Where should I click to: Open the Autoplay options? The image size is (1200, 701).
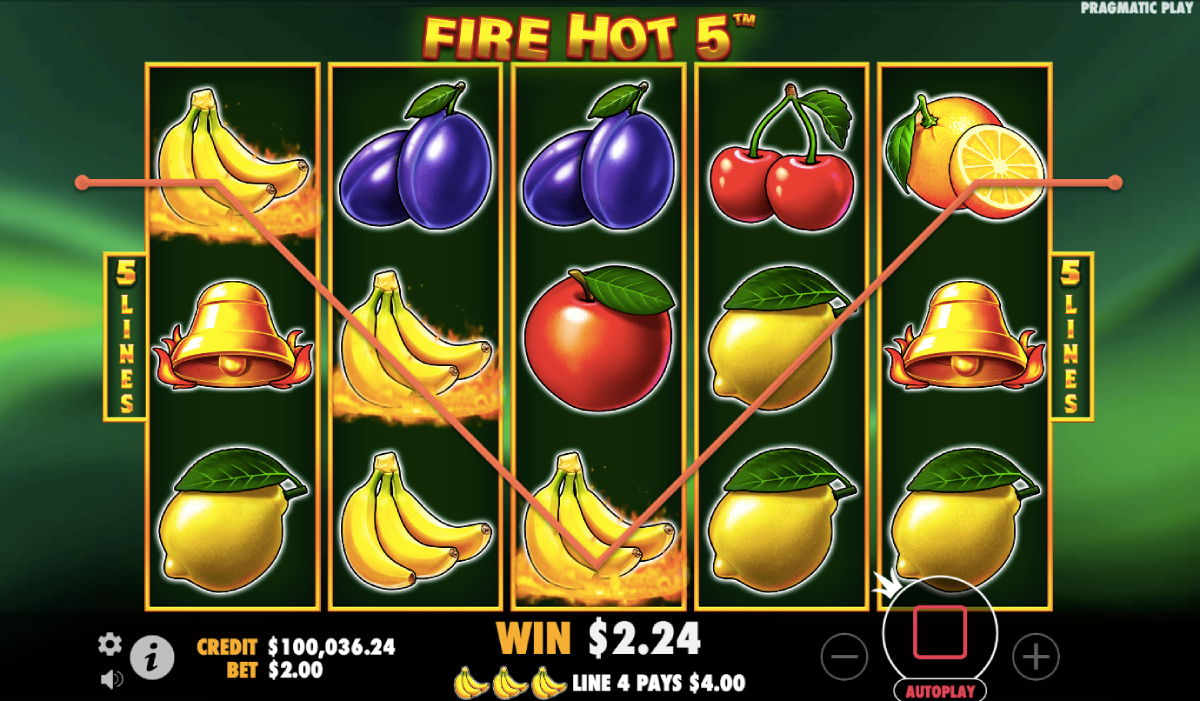tap(940, 690)
